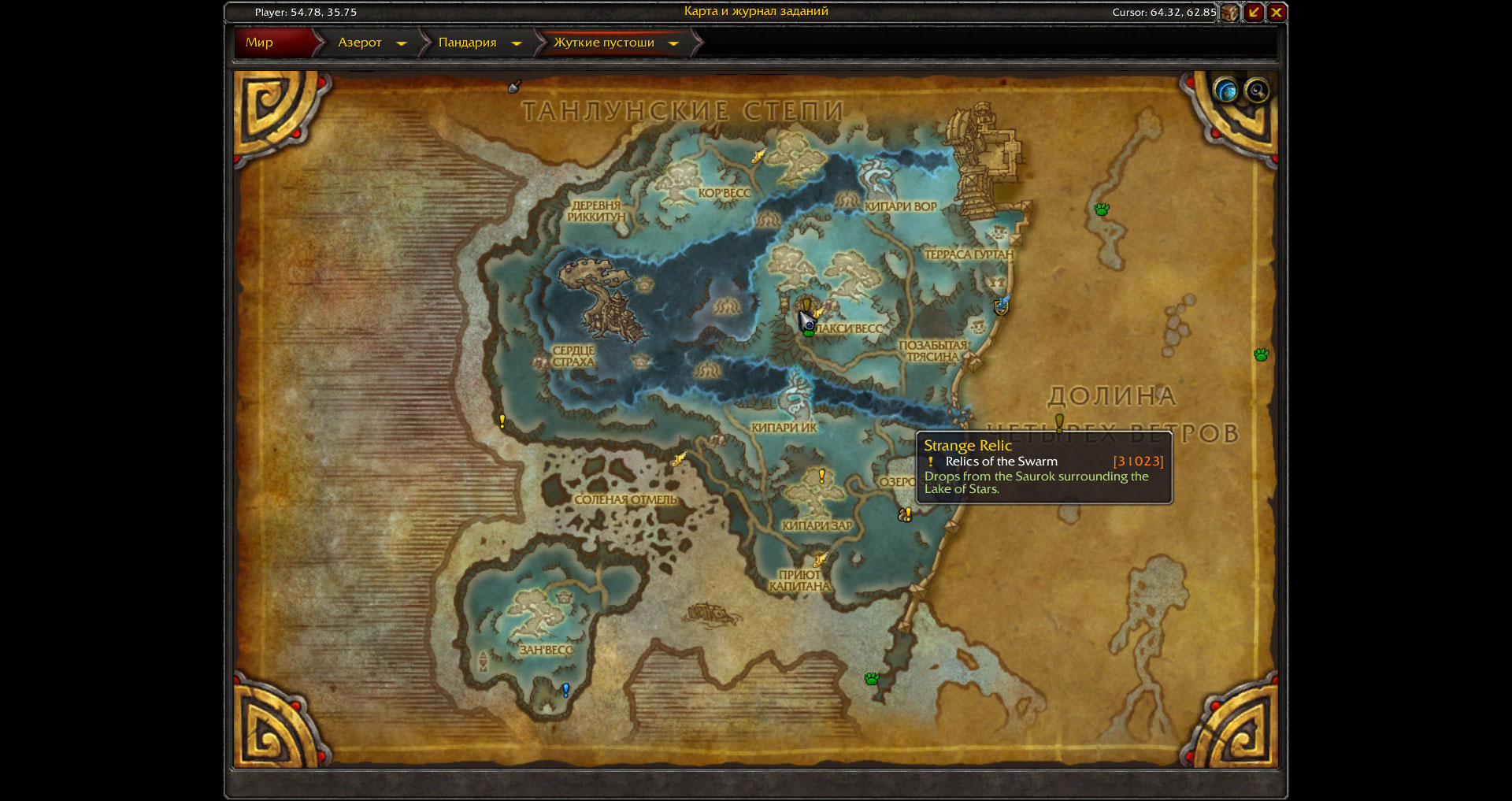The width and height of the screenshot is (1512, 801).
Task: Switch to the Пандария map level
Action: click(x=467, y=43)
